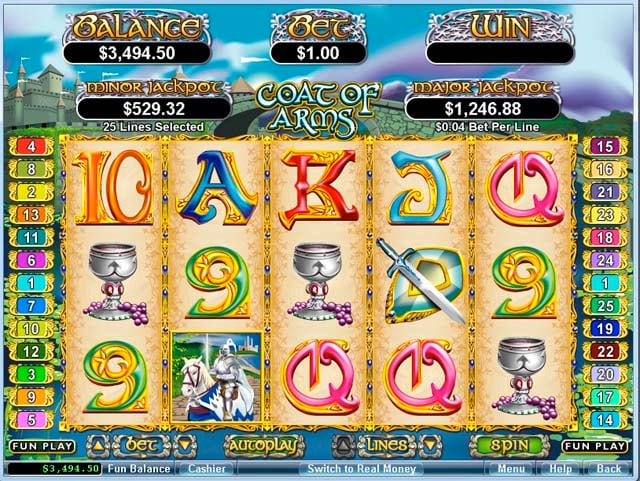Viewport: 640px width, 481px height.
Task: Choose payline number 14
Action: point(604,420)
